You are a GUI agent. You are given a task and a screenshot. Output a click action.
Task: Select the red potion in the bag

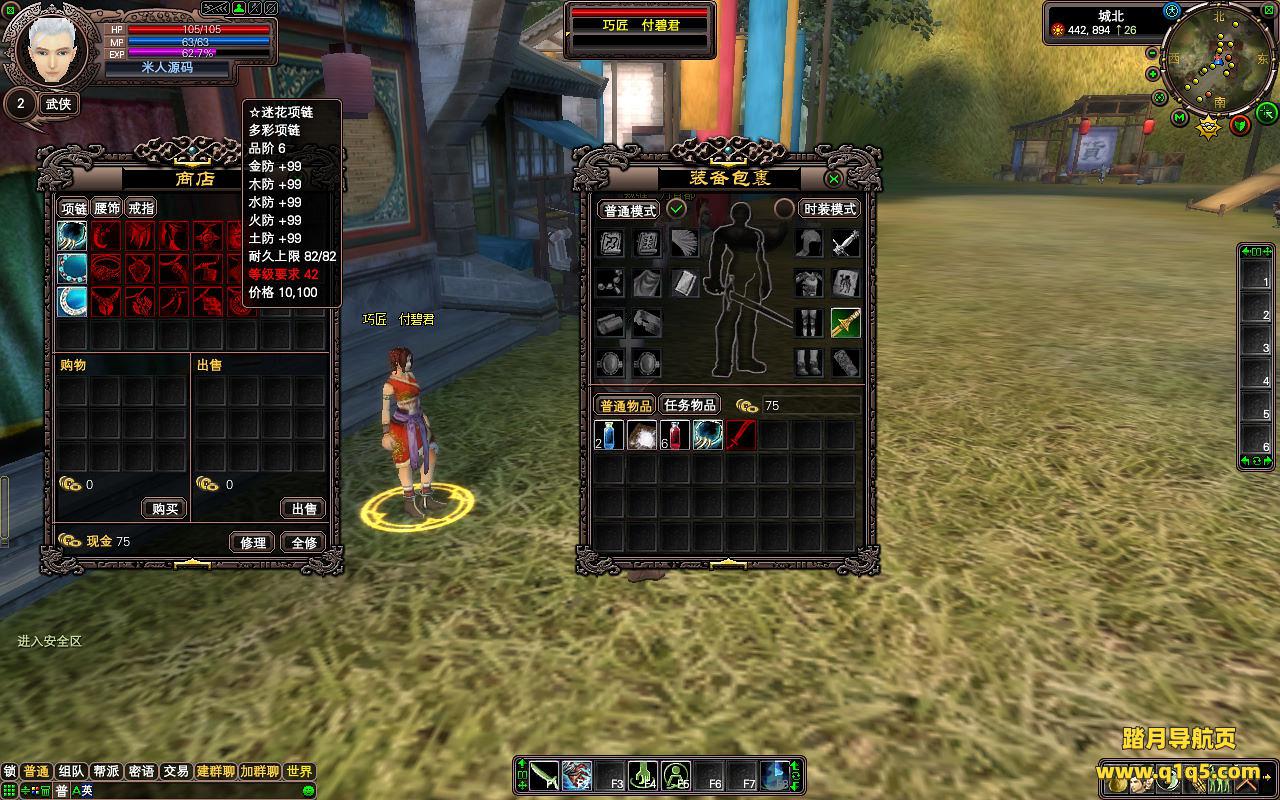click(x=675, y=435)
